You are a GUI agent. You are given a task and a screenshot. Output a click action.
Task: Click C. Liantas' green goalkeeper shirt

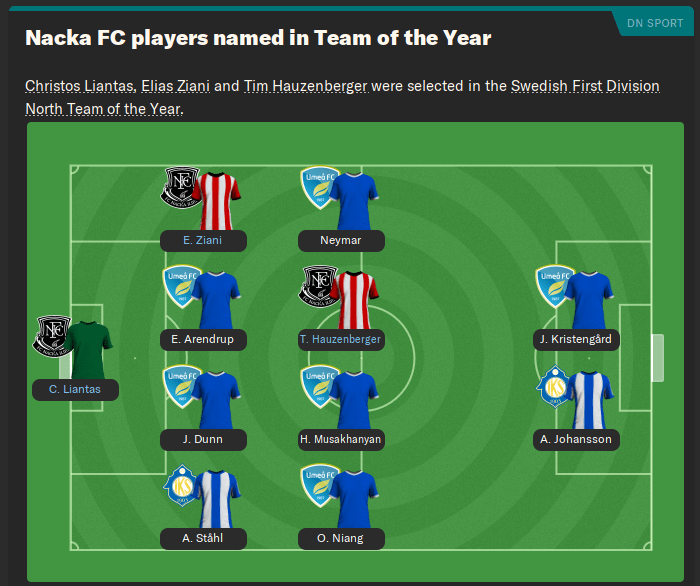click(89, 349)
